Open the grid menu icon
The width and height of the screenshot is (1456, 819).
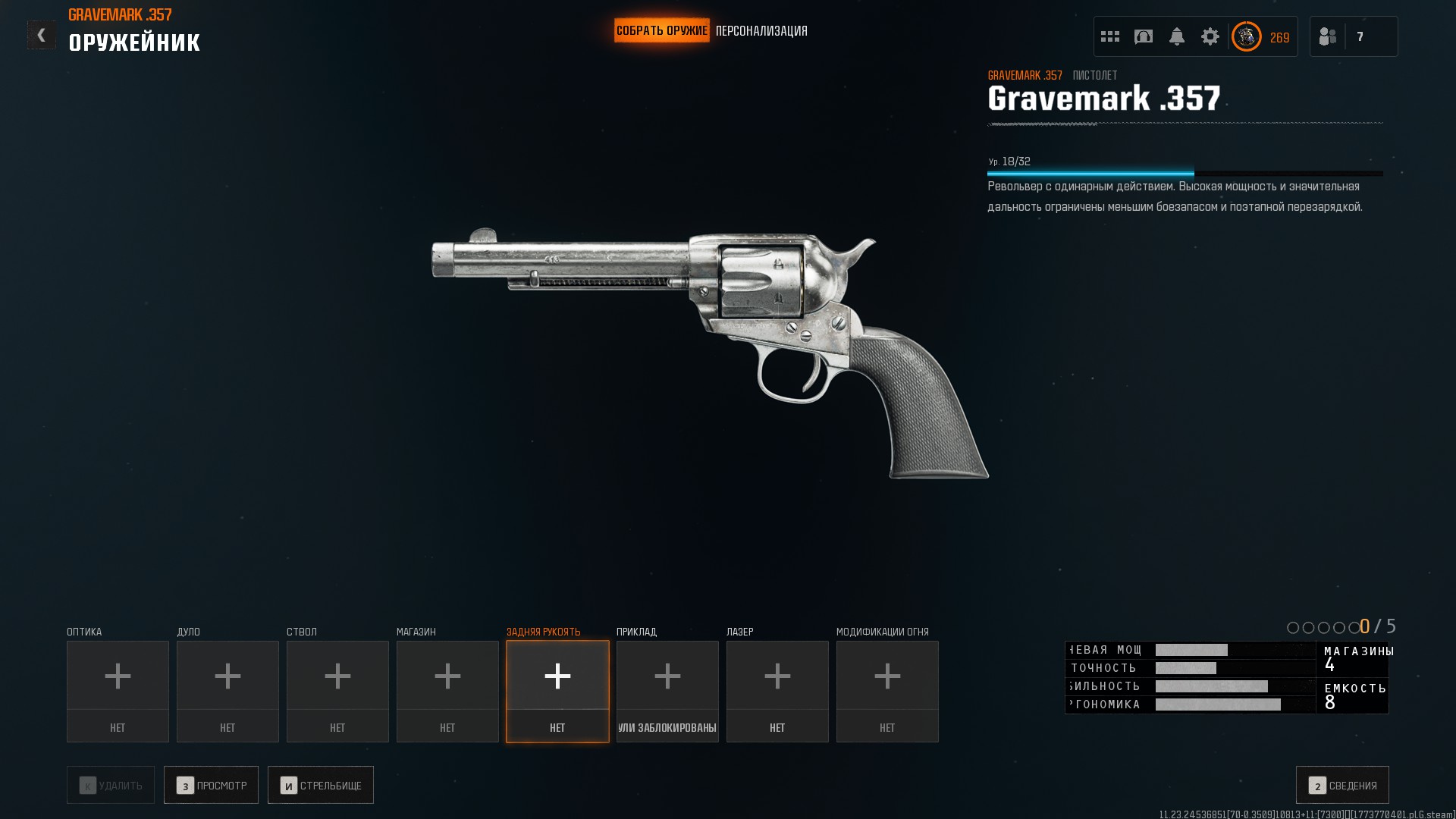pos(1110,36)
